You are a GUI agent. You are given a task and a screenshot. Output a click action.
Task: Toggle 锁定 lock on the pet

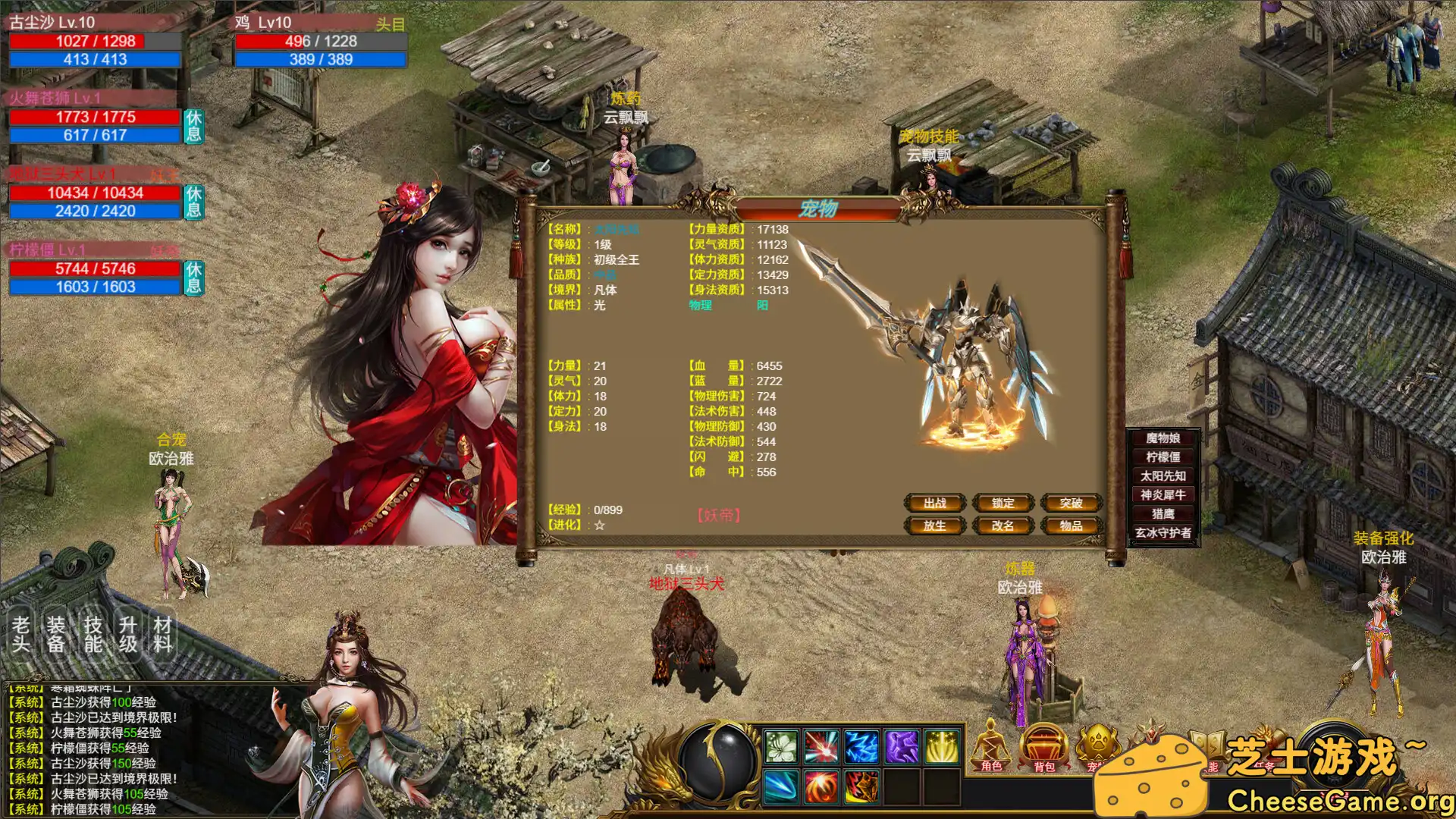click(1003, 503)
